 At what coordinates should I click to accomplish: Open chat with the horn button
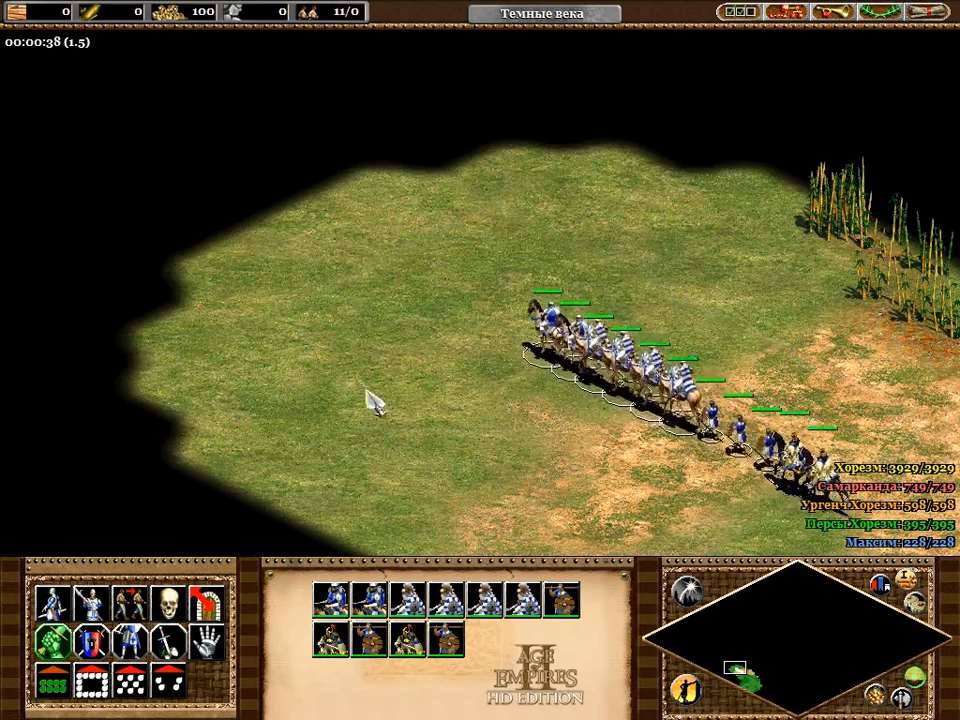[x=832, y=12]
